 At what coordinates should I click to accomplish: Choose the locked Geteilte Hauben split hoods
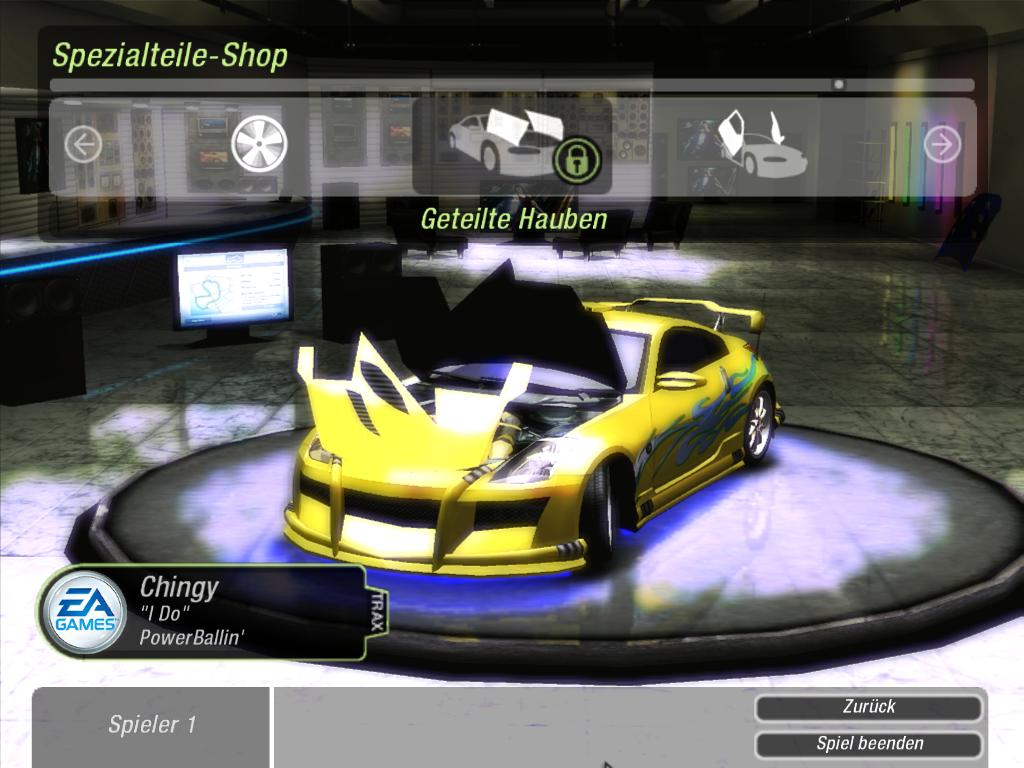point(512,144)
